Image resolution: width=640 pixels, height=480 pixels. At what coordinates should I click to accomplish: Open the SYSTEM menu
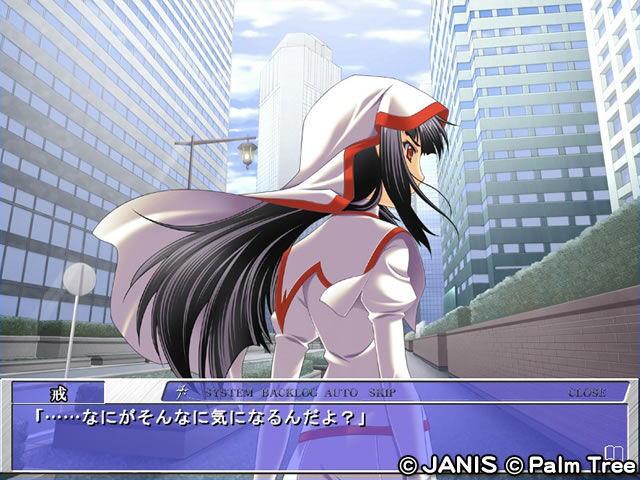pyautogui.click(x=228, y=393)
